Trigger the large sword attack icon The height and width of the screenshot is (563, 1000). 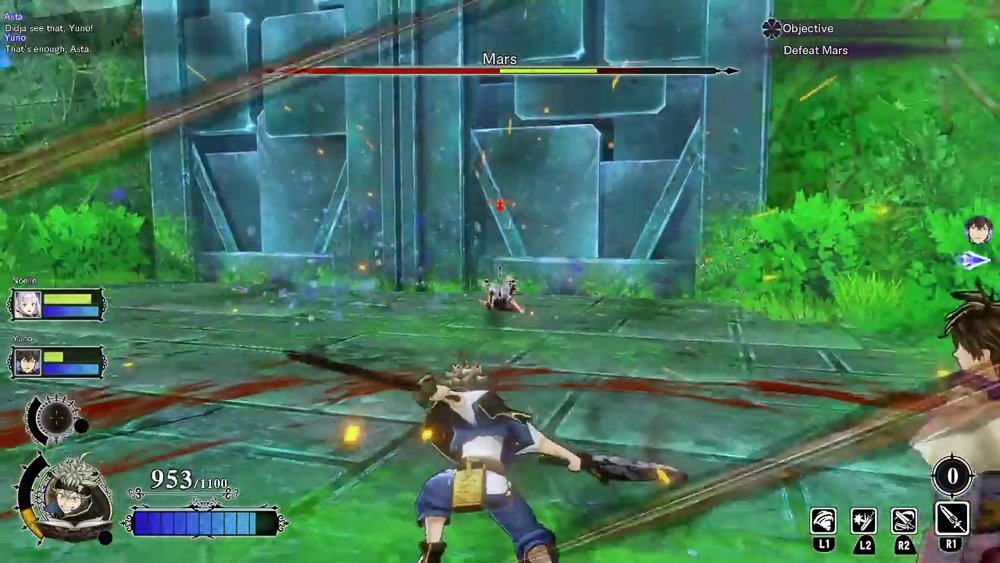point(951,519)
